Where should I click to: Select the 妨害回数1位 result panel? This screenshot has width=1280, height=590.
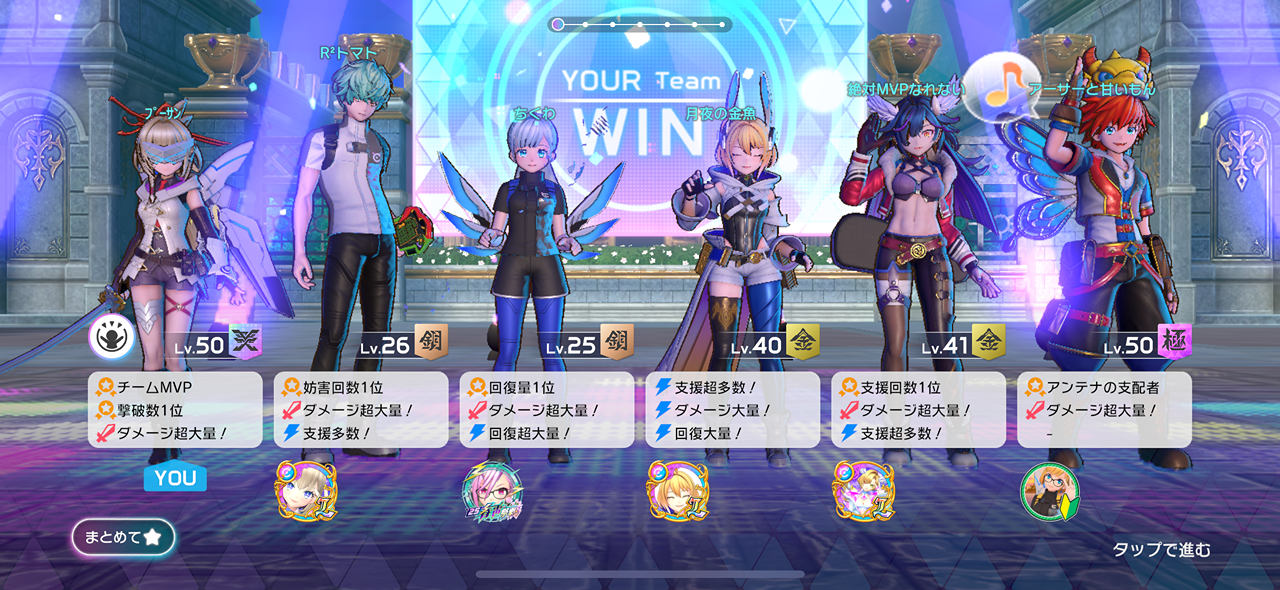click(x=361, y=410)
